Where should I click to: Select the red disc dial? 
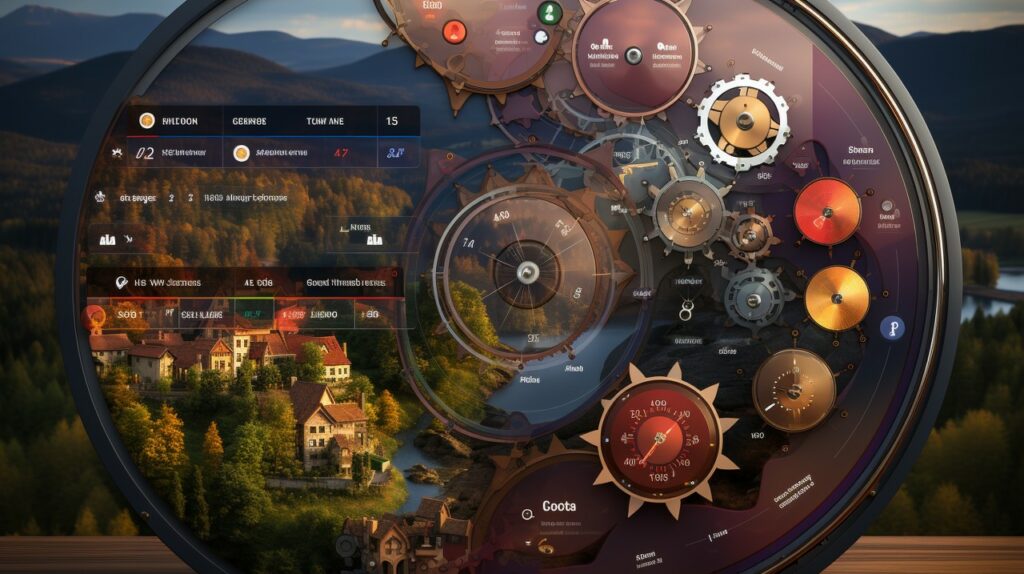point(827,211)
